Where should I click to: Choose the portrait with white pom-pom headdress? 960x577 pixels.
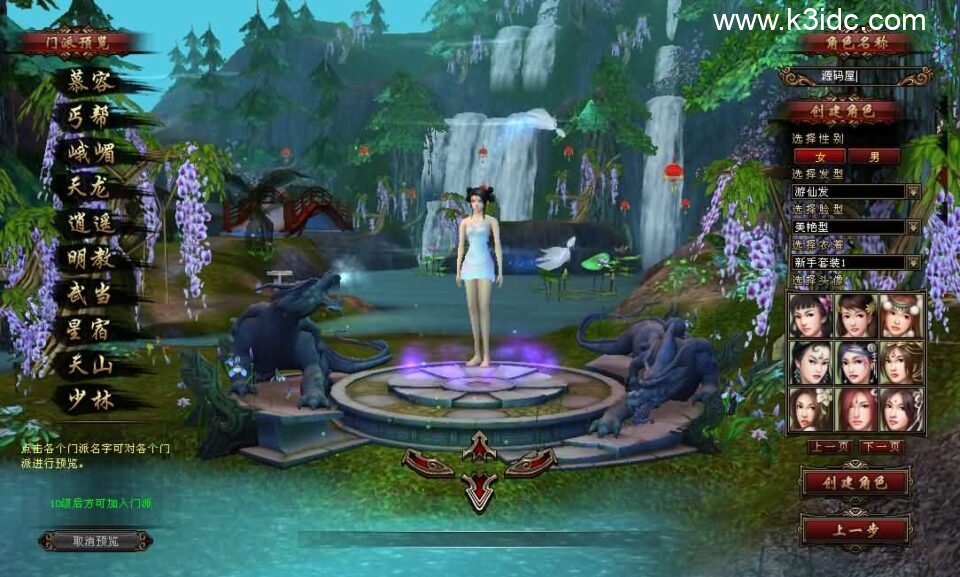[x=902, y=316]
